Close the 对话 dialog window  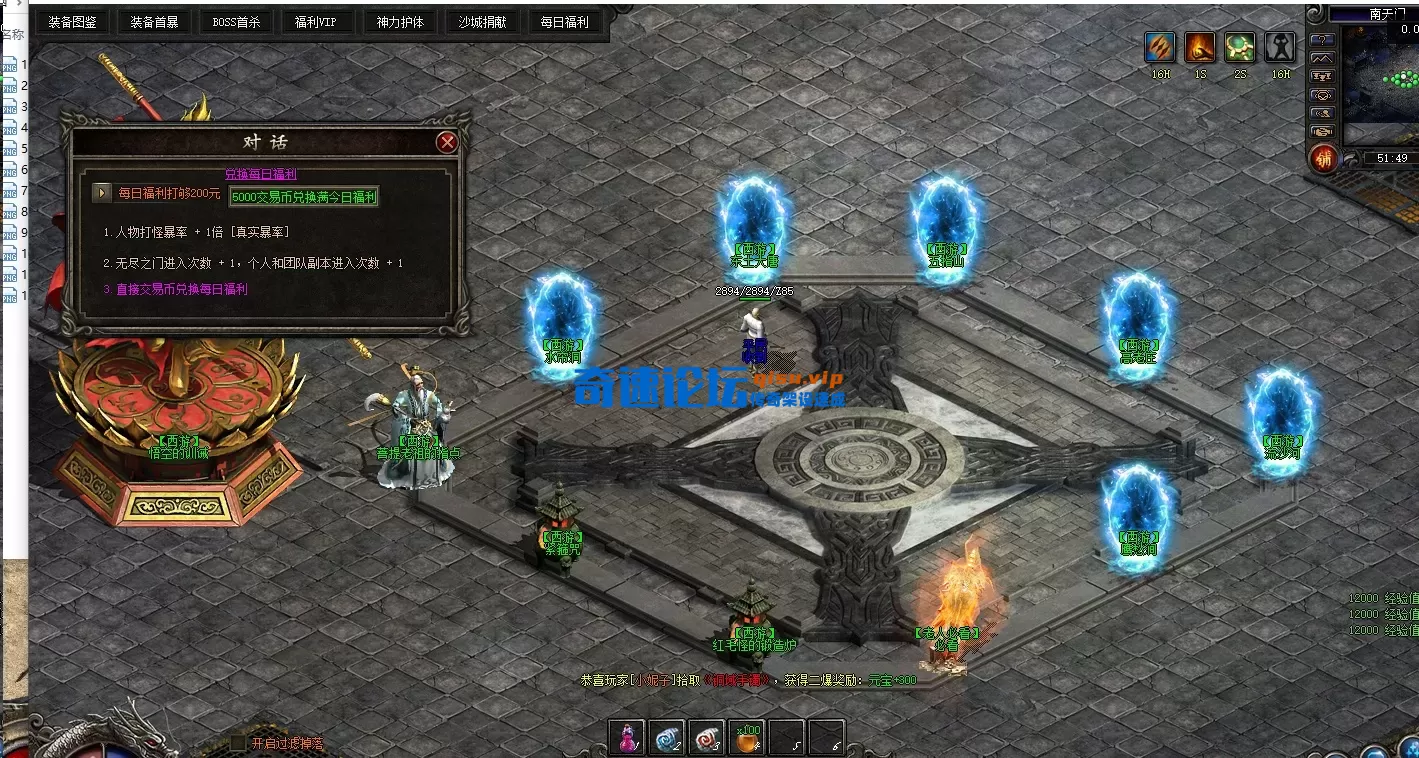[x=447, y=143]
